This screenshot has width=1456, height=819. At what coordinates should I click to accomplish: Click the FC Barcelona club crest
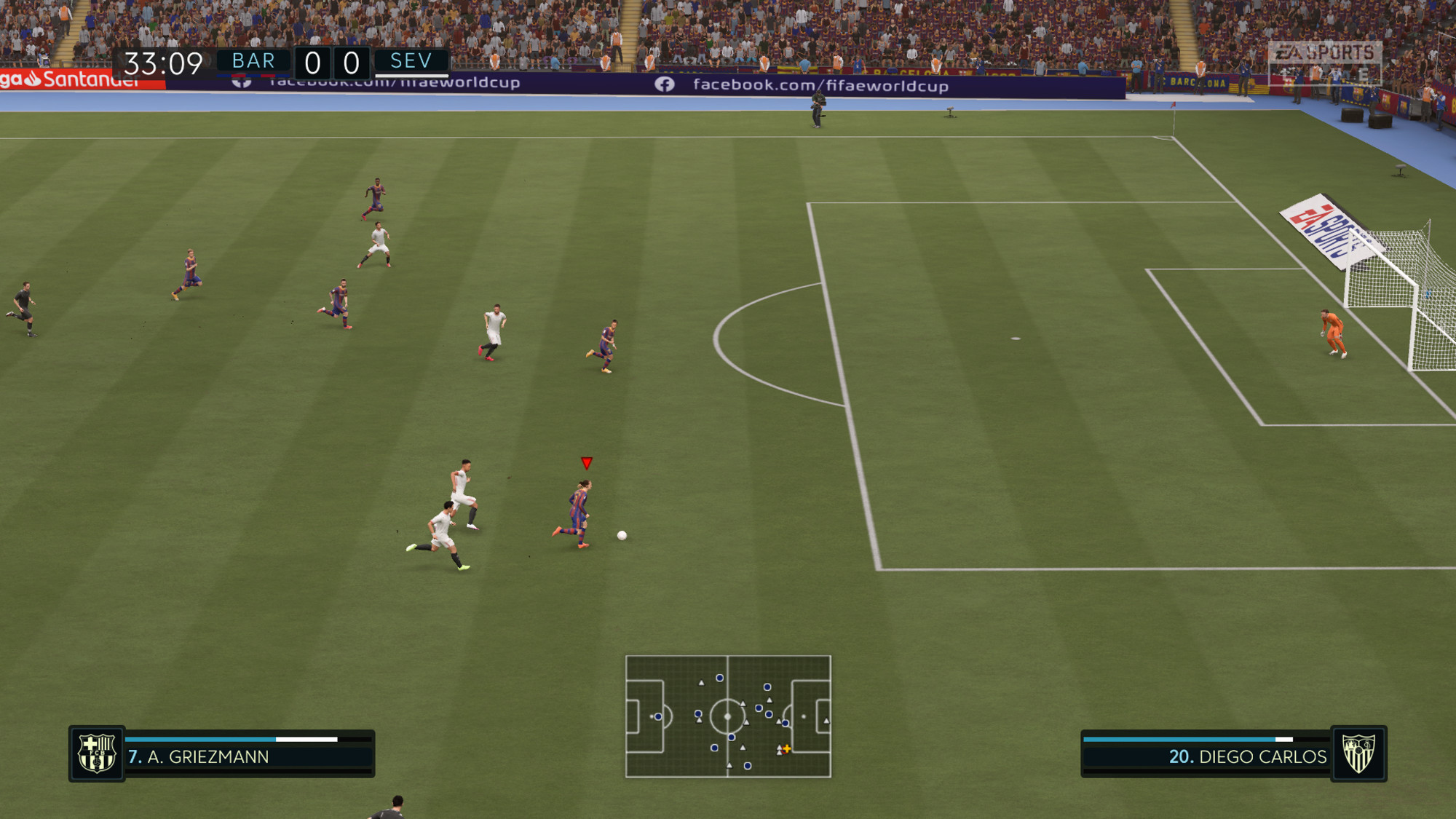pos(97,753)
